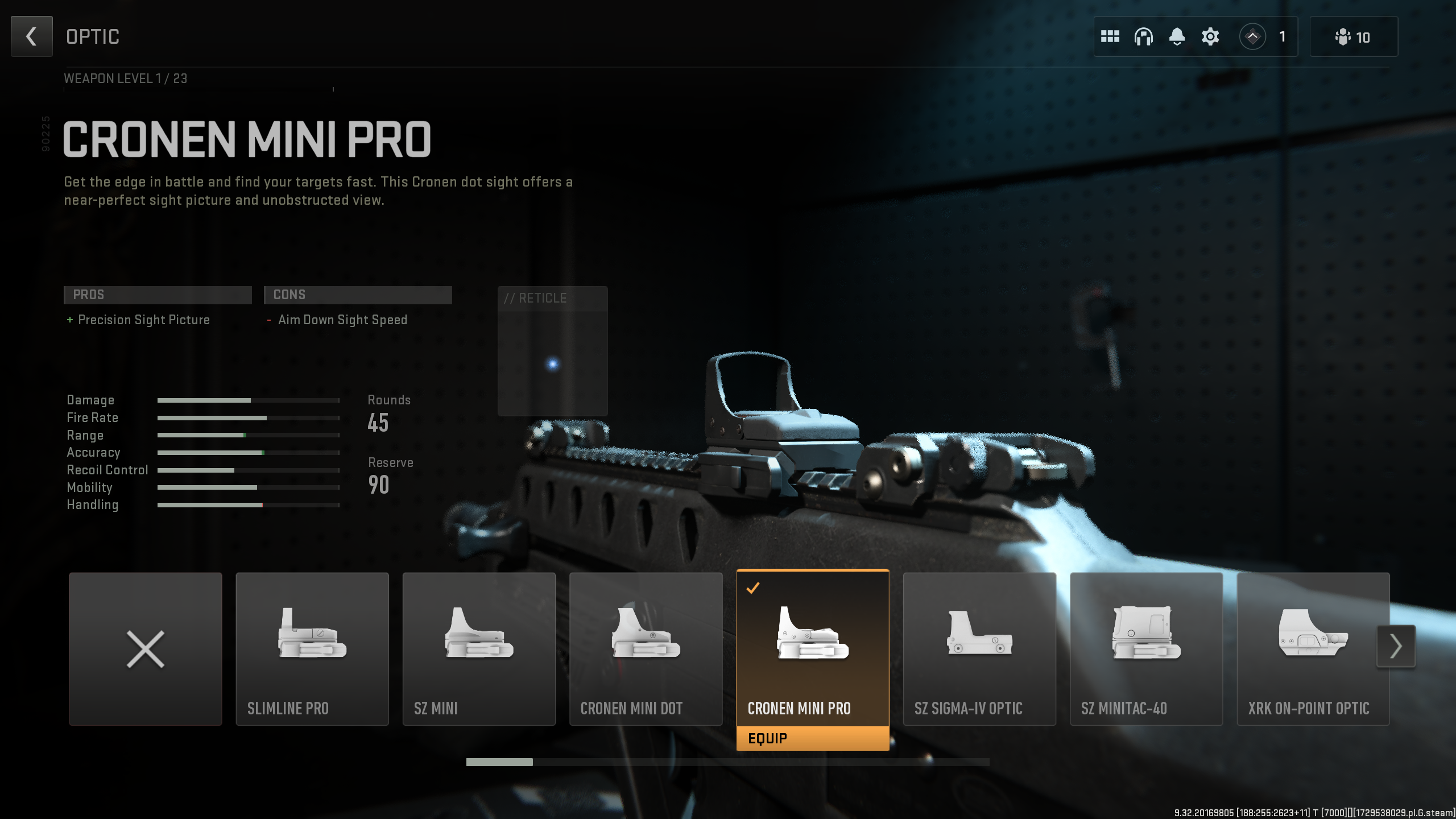Choose the SZ Sigma-IV Optic
The image size is (1456, 819).
(x=979, y=648)
